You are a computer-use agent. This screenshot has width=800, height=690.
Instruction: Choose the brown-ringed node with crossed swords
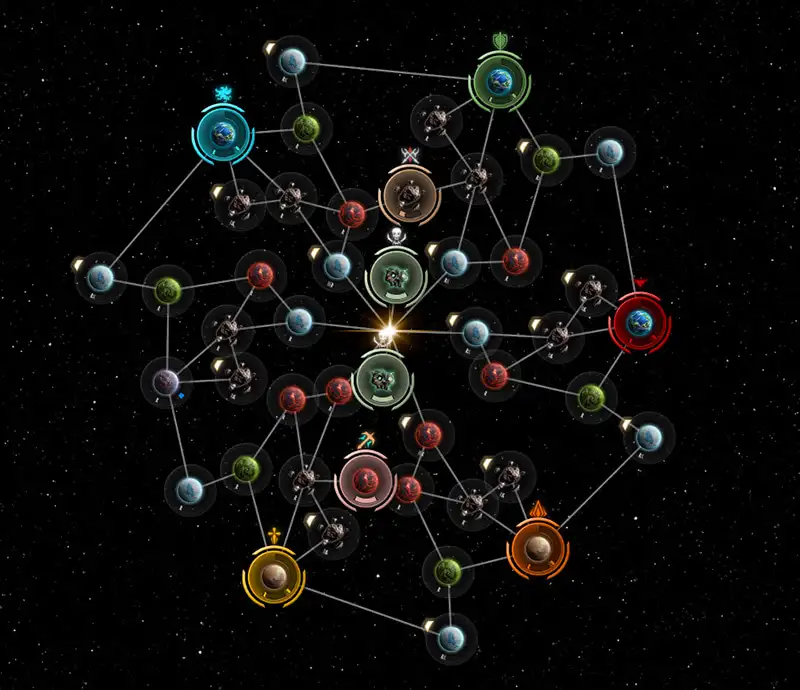(x=409, y=196)
